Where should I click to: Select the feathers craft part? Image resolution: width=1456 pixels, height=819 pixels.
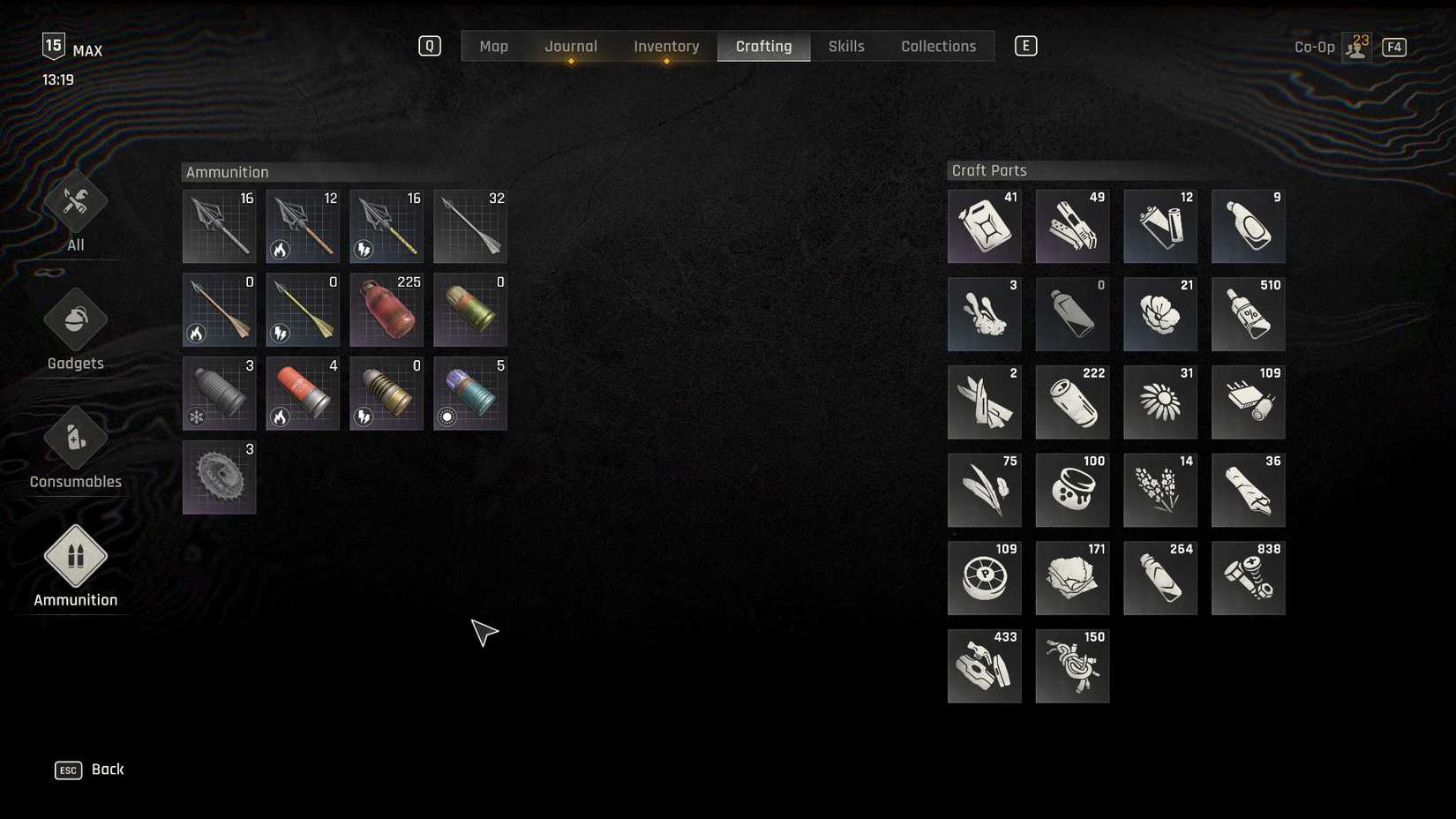(x=984, y=490)
